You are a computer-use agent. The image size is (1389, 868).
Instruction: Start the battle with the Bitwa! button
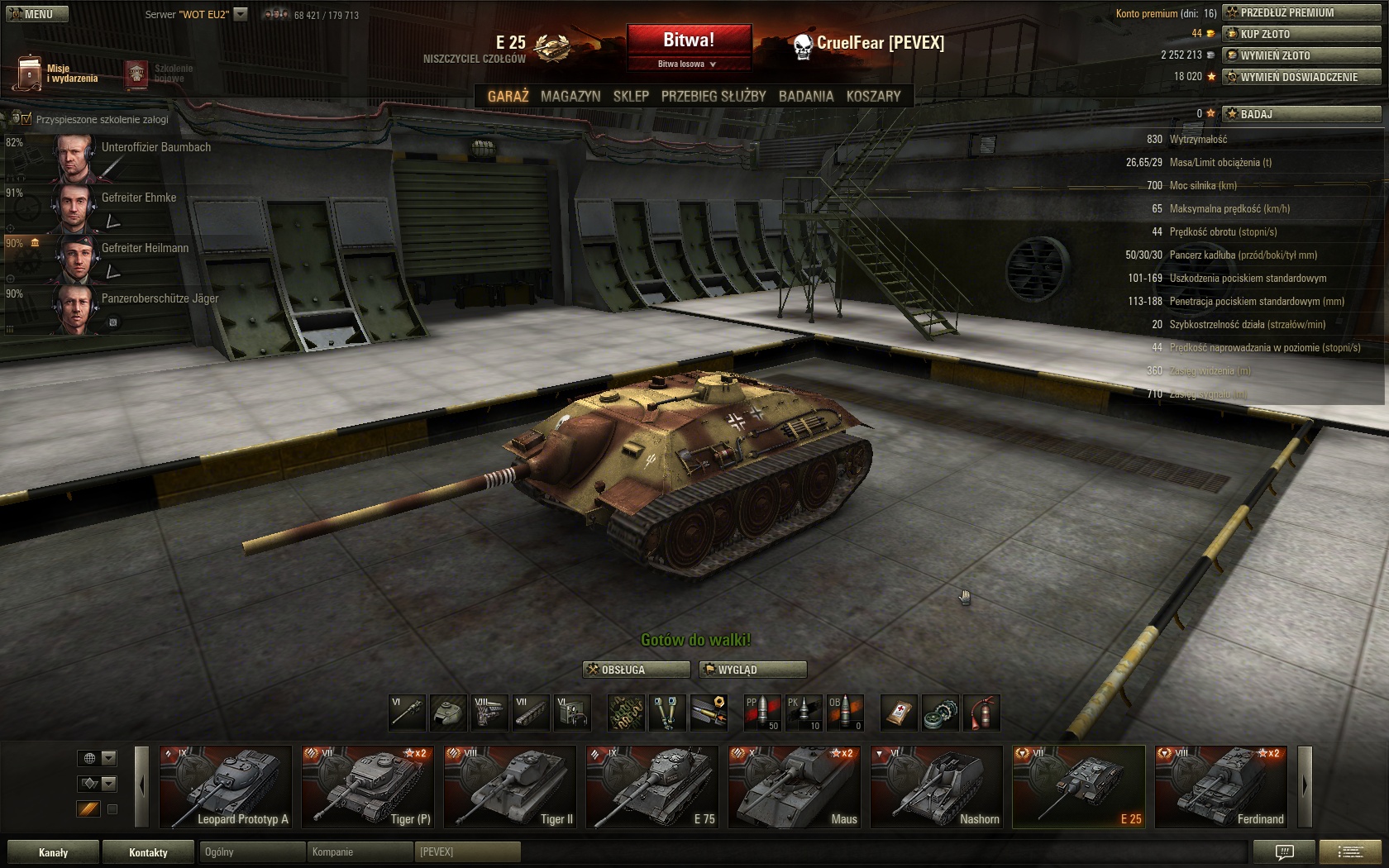[689, 40]
